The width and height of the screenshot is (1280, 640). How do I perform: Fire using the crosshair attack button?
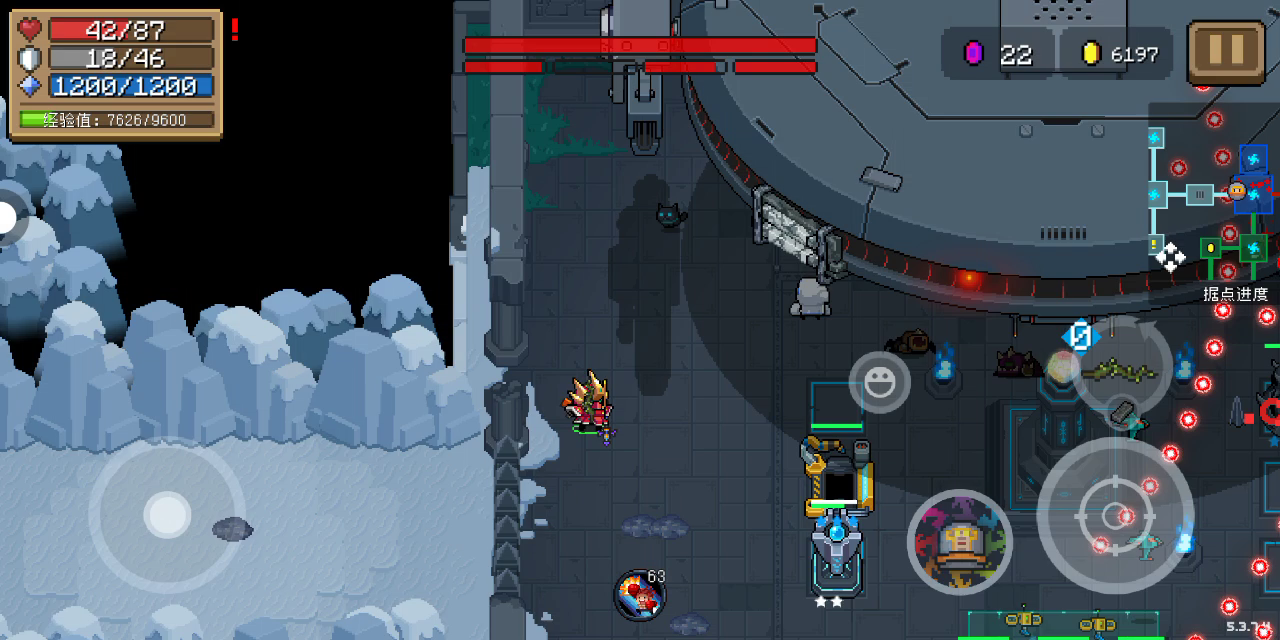point(1115,516)
